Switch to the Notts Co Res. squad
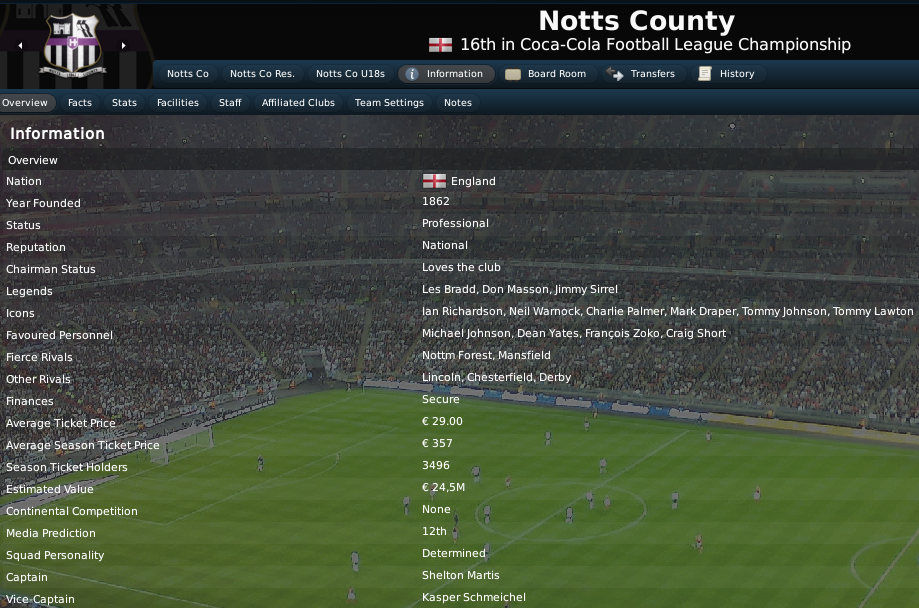The image size is (919, 608). coord(262,74)
